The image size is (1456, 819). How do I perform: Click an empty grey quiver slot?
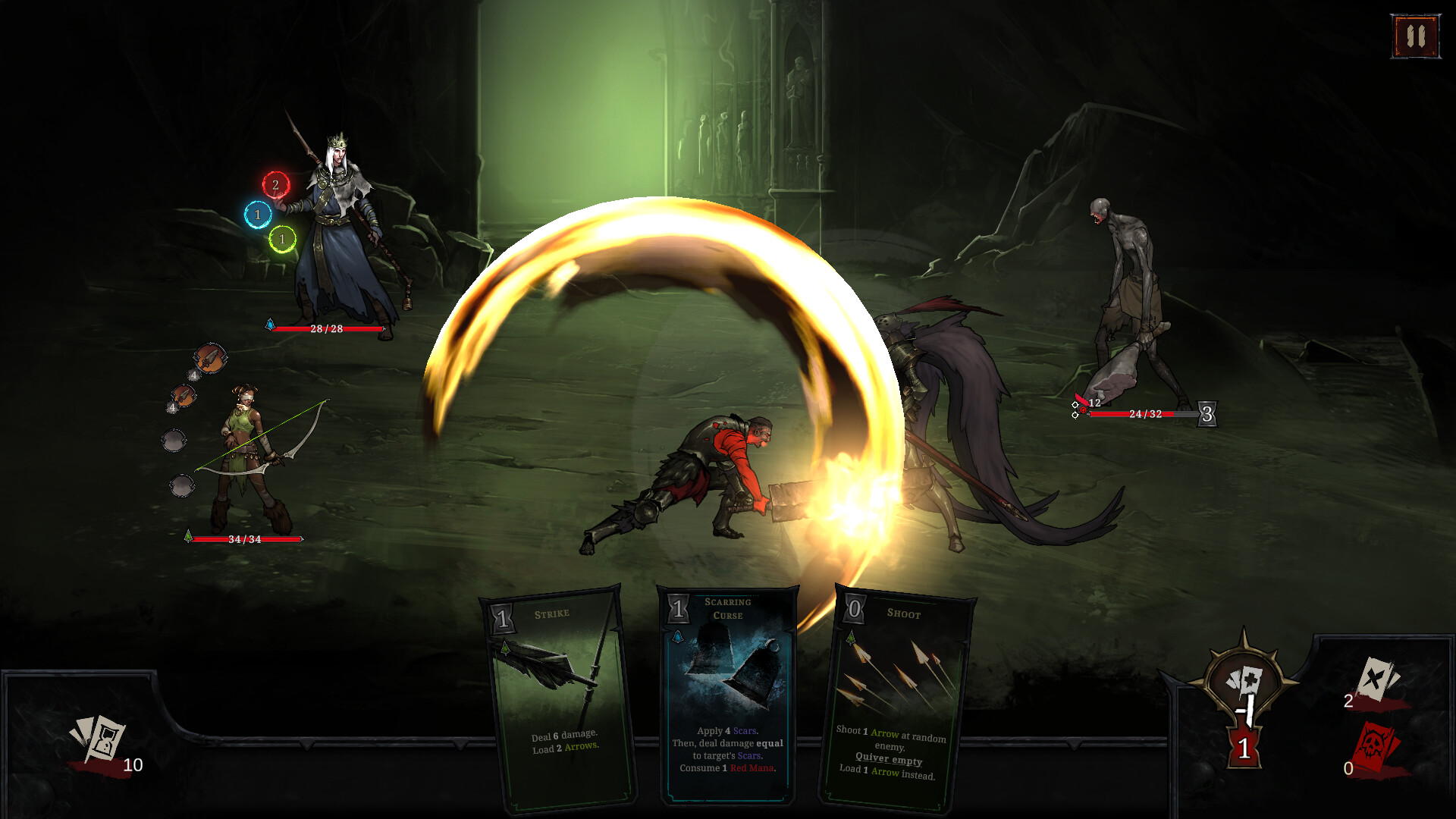173,441
